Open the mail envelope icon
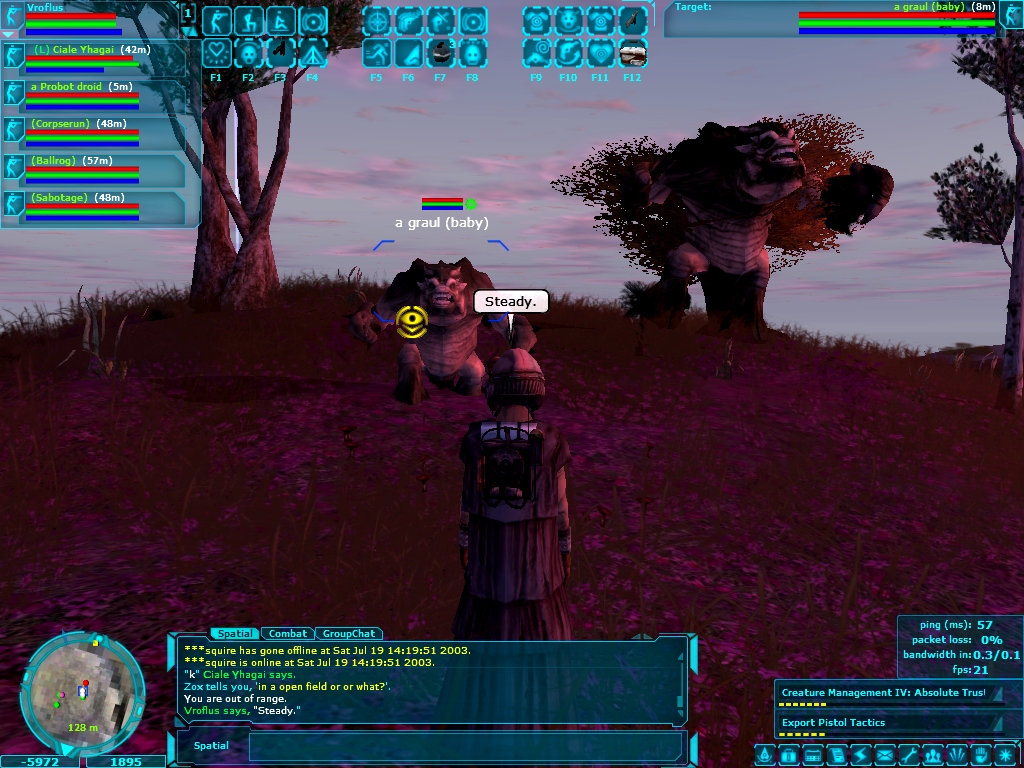The width and height of the screenshot is (1024, 768). pyautogui.click(x=884, y=755)
